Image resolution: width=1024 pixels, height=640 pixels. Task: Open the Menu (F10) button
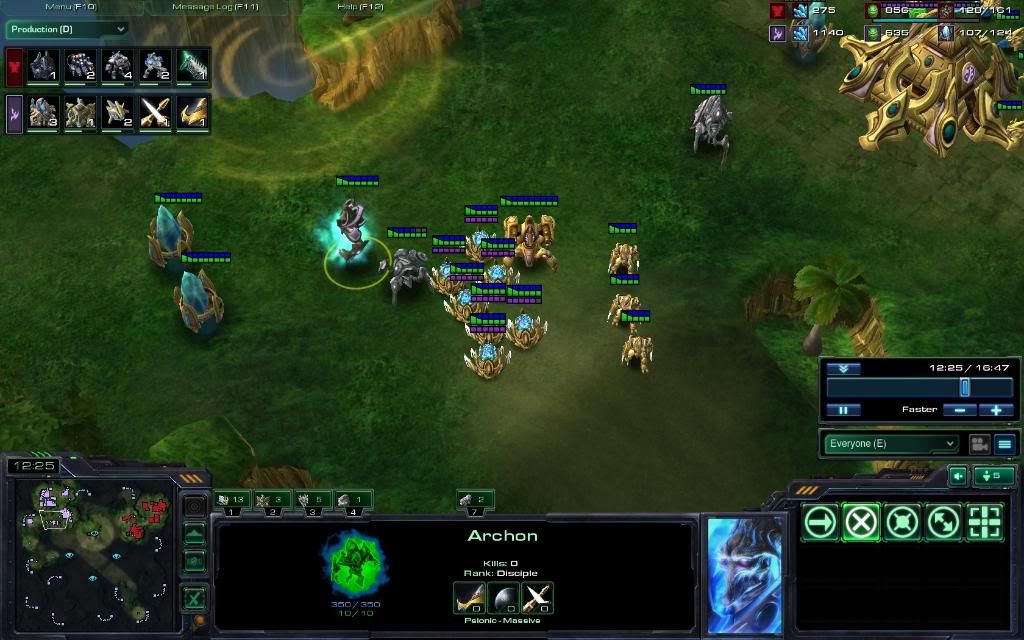pyautogui.click(x=68, y=7)
